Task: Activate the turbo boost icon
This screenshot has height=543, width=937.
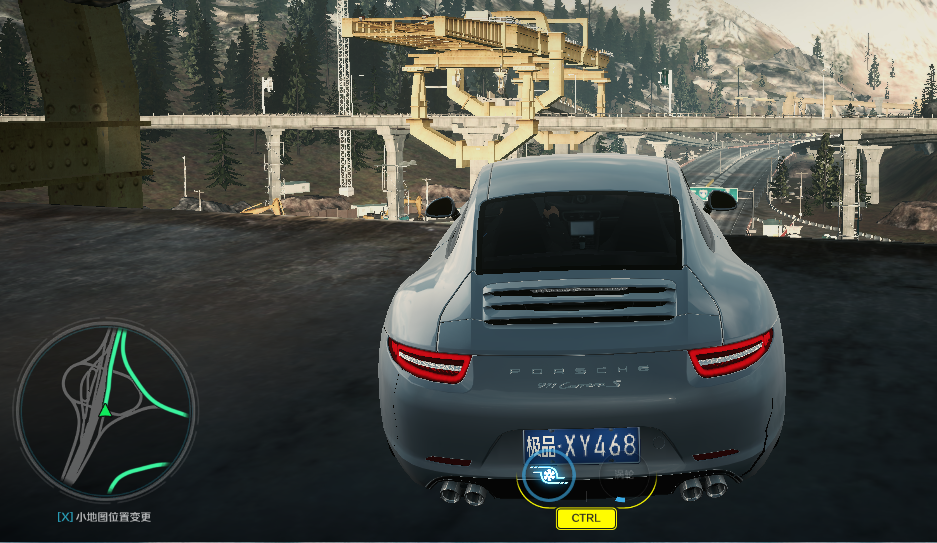Action: point(547,475)
